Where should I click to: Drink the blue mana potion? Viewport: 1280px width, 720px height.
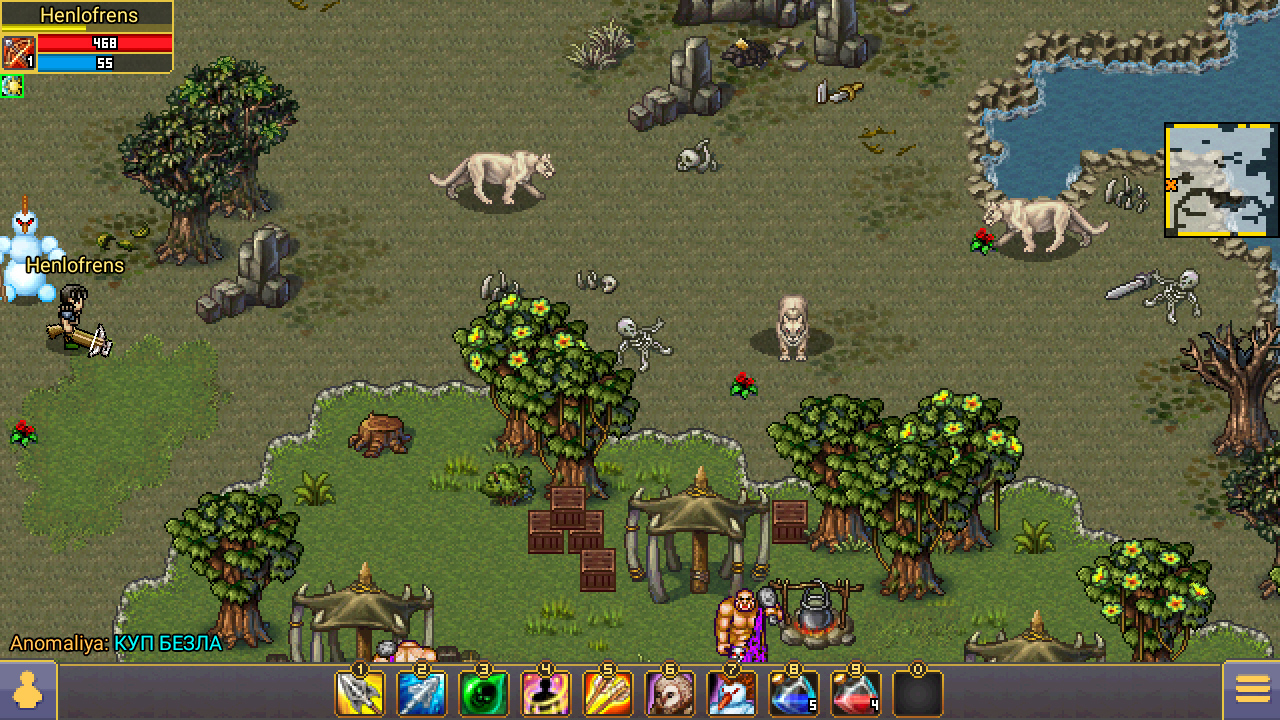[x=793, y=693]
